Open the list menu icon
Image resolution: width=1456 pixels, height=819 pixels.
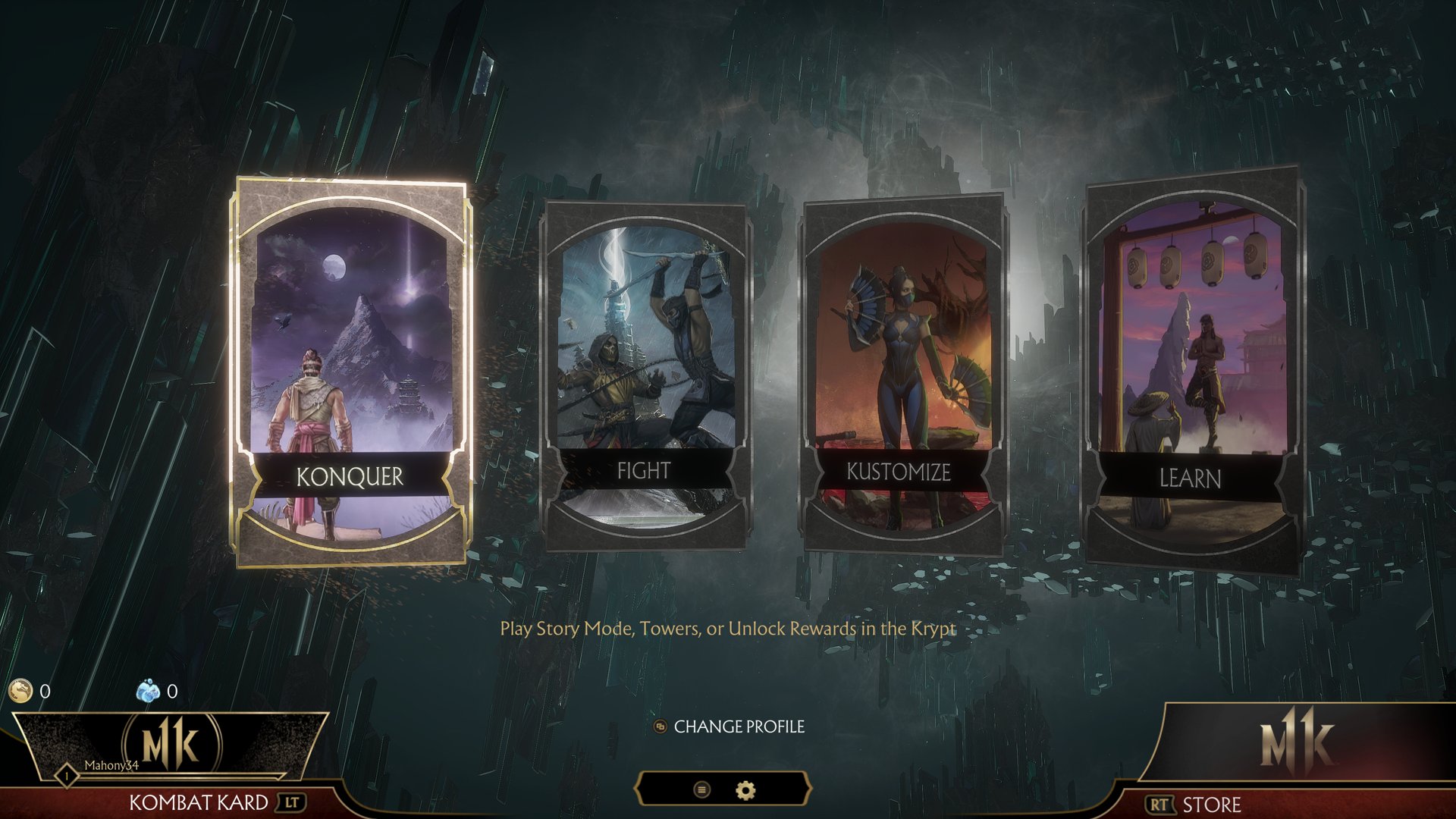click(x=702, y=790)
